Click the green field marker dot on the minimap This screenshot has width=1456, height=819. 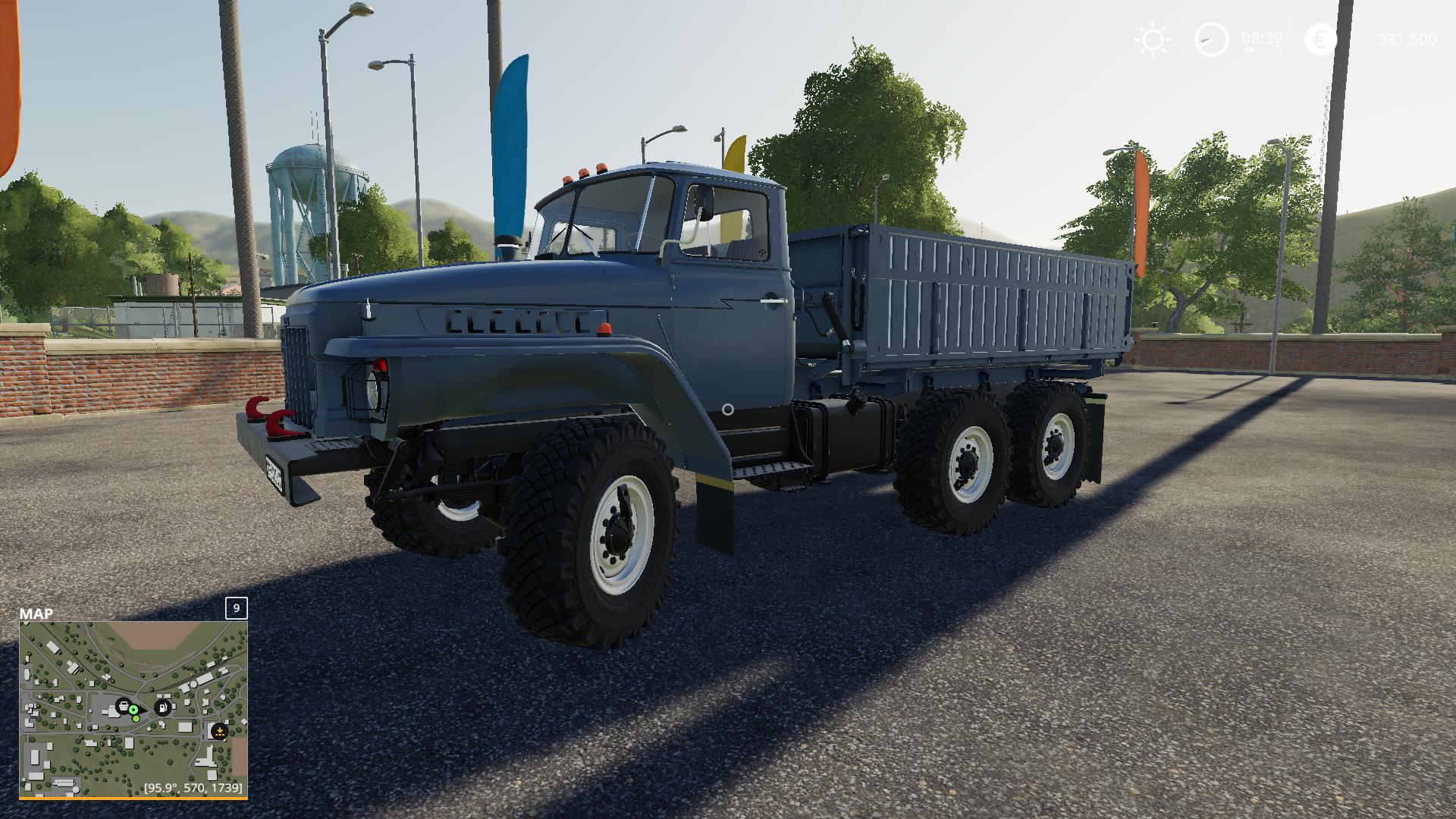pyautogui.click(x=136, y=718)
